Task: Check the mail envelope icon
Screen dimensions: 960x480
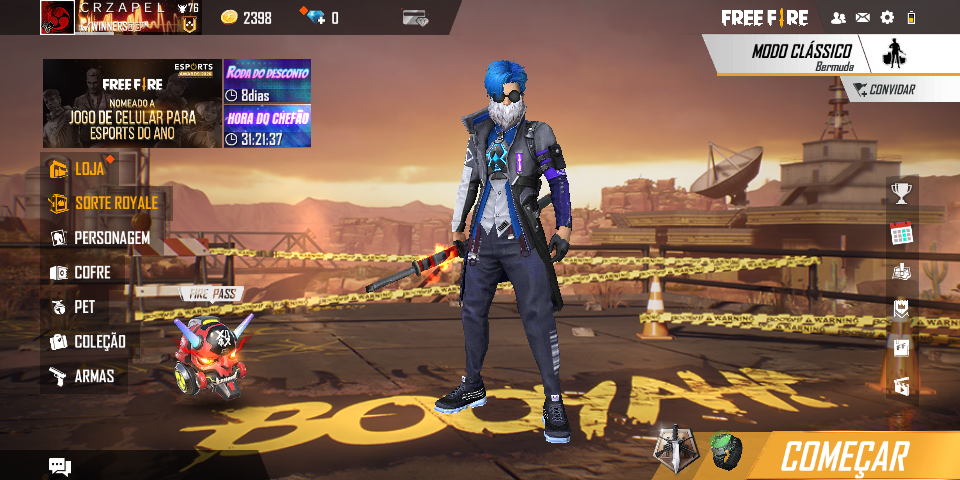Action: 862,18
